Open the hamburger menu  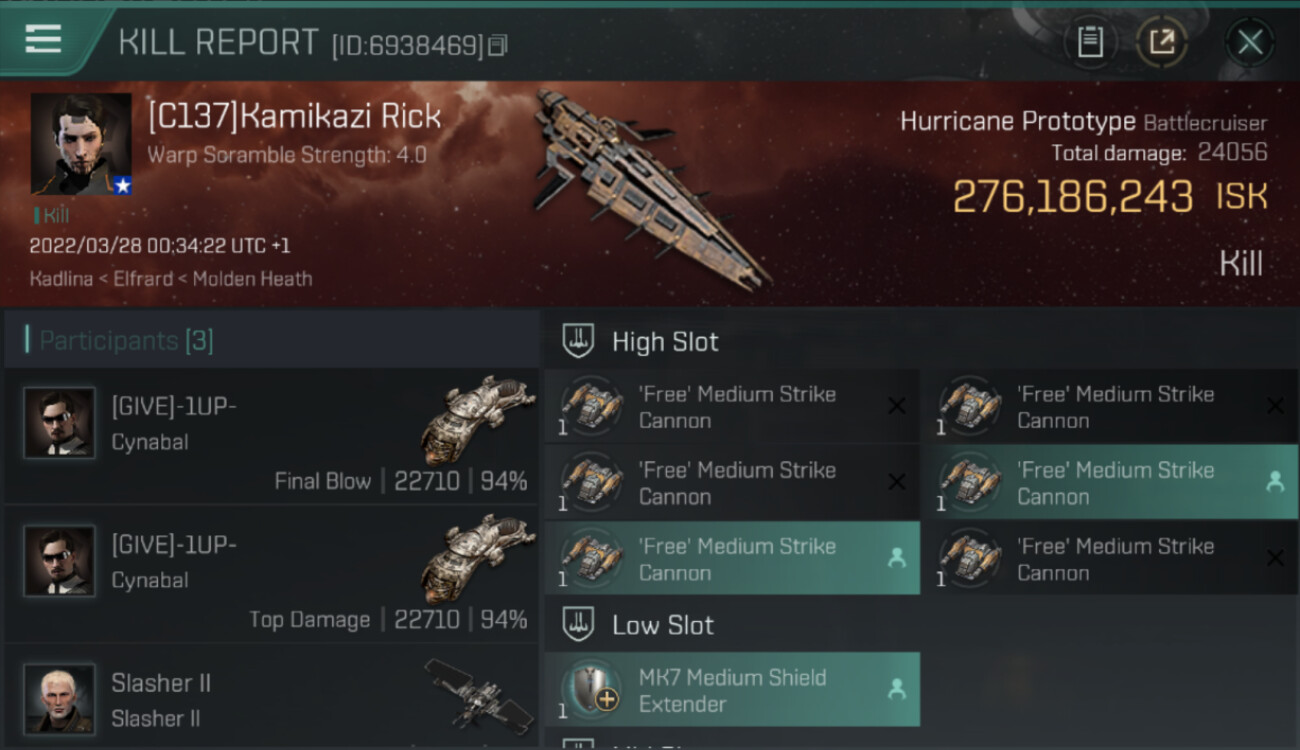coord(43,40)
